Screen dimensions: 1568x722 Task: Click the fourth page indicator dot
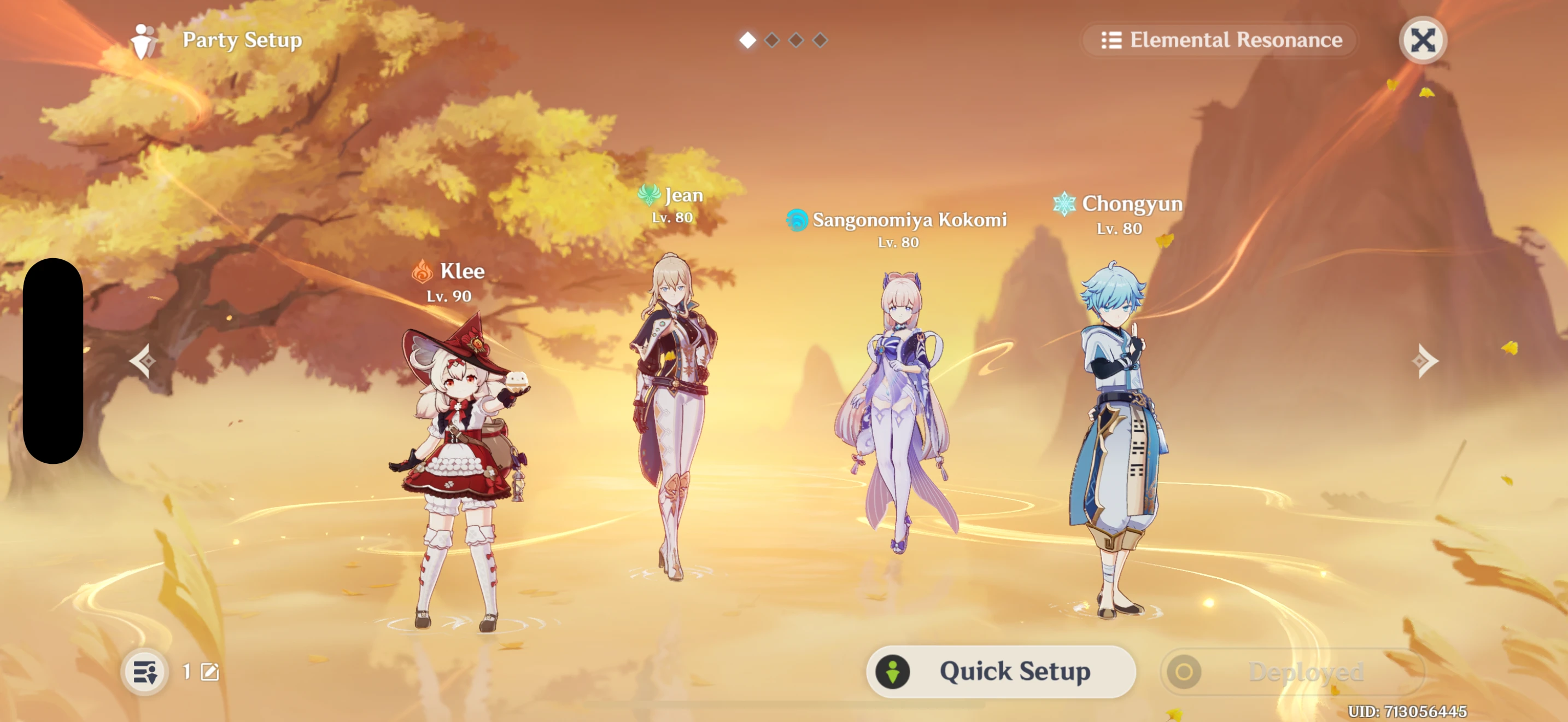[x=821, y=39]
